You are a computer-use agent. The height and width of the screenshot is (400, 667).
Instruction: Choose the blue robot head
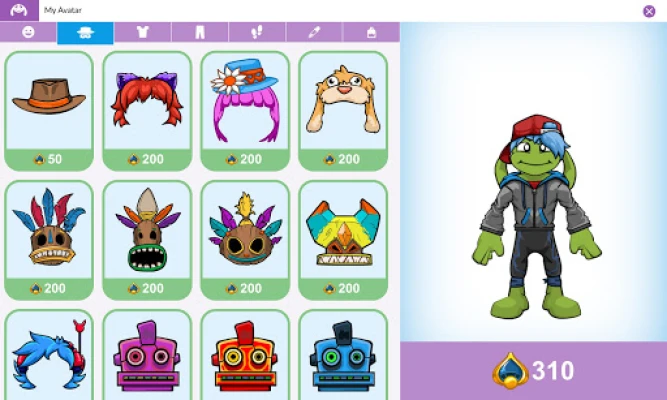(343, 356)
